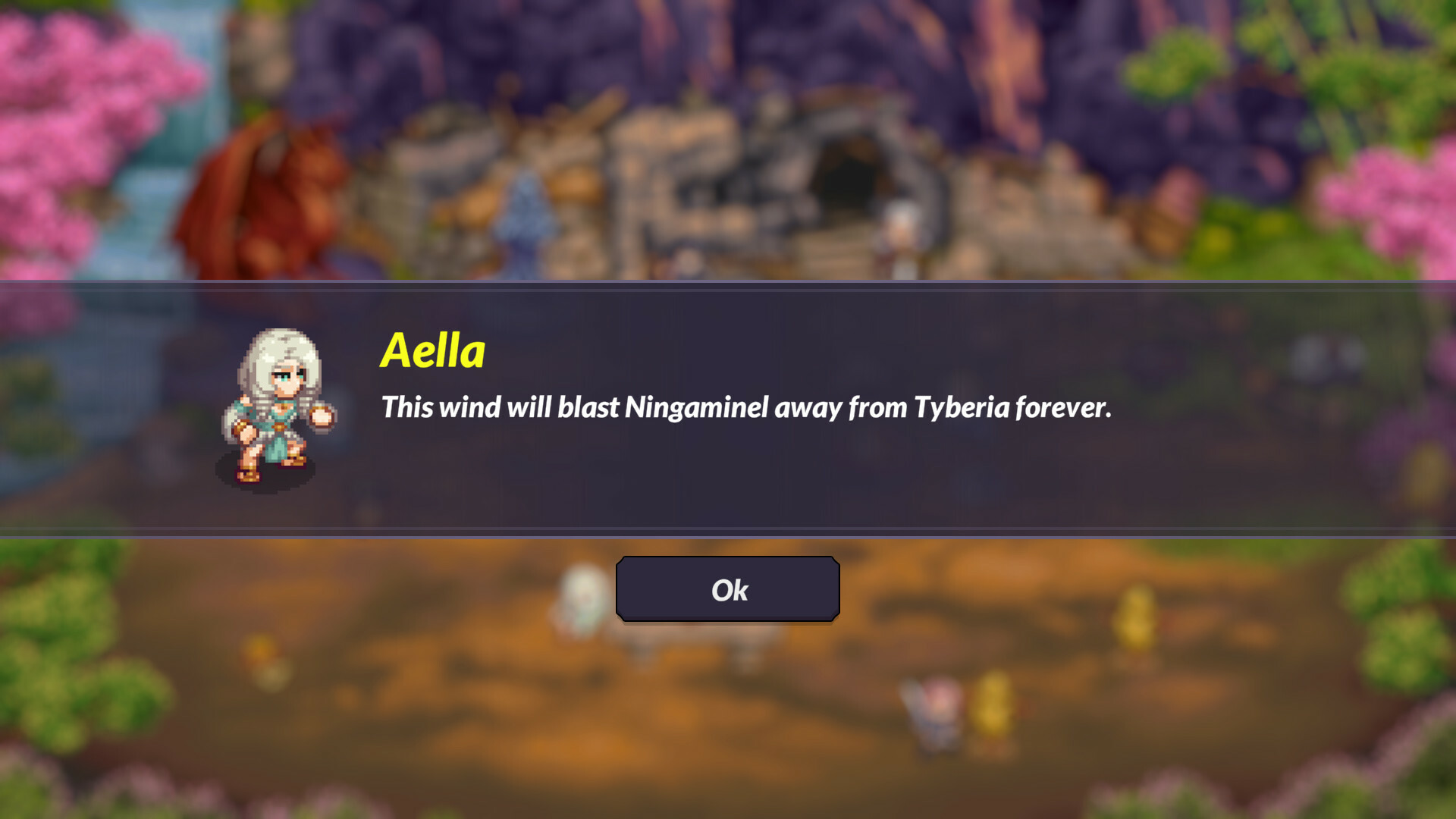
Task: Click the dialogue line about Ningaminel
Action: click(x=747, y=407)
